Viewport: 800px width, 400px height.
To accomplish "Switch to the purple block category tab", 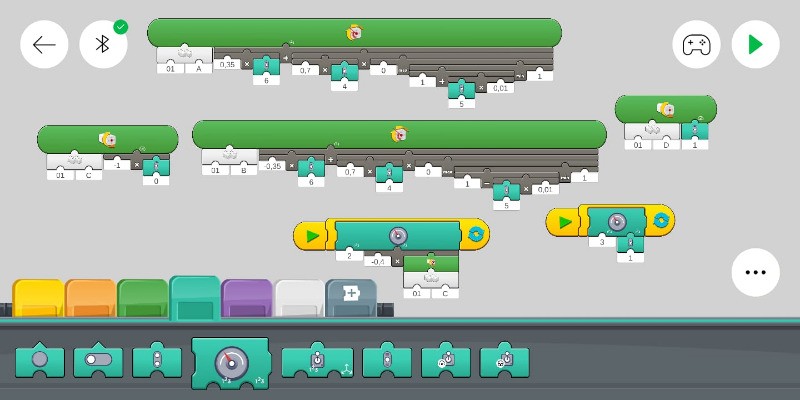I will pos(247,299).
